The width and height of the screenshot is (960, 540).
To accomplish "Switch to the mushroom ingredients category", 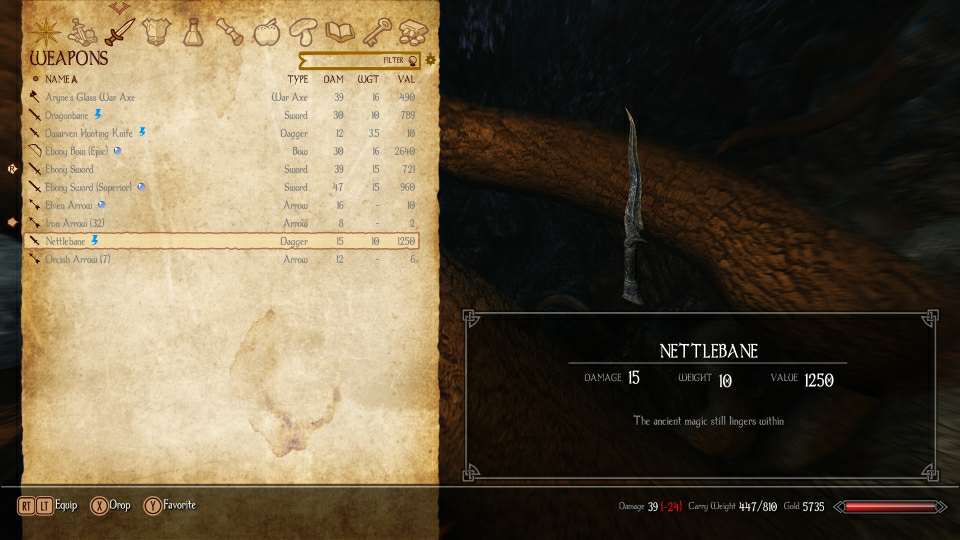I will pyautogui.click(x=301, y=33).
